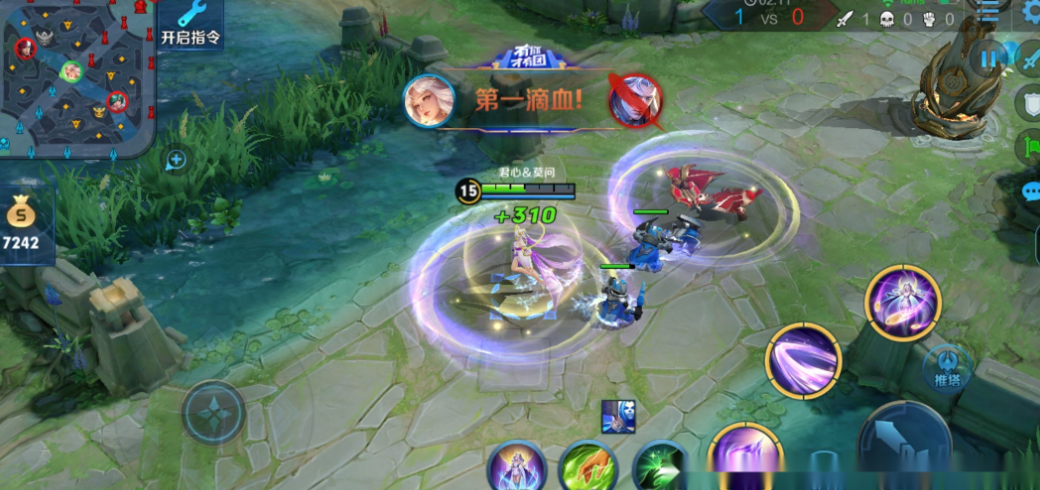
Task: Unleash the ultimate skill with hero artwork
Action: click(x=902, y=302)
